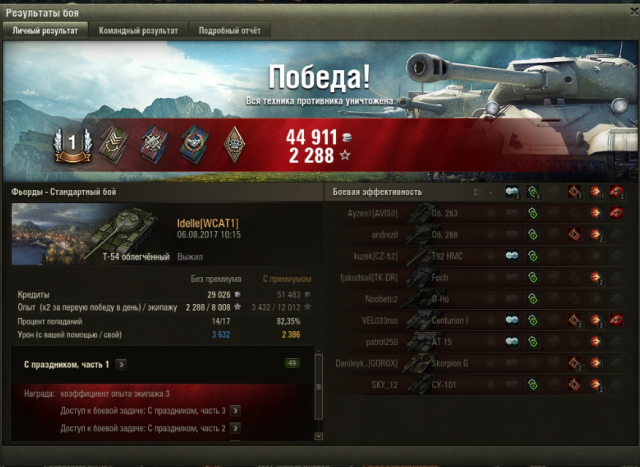Select the Личный результат tab
This screenshot has height=467, width=640.
click(46, 31)
